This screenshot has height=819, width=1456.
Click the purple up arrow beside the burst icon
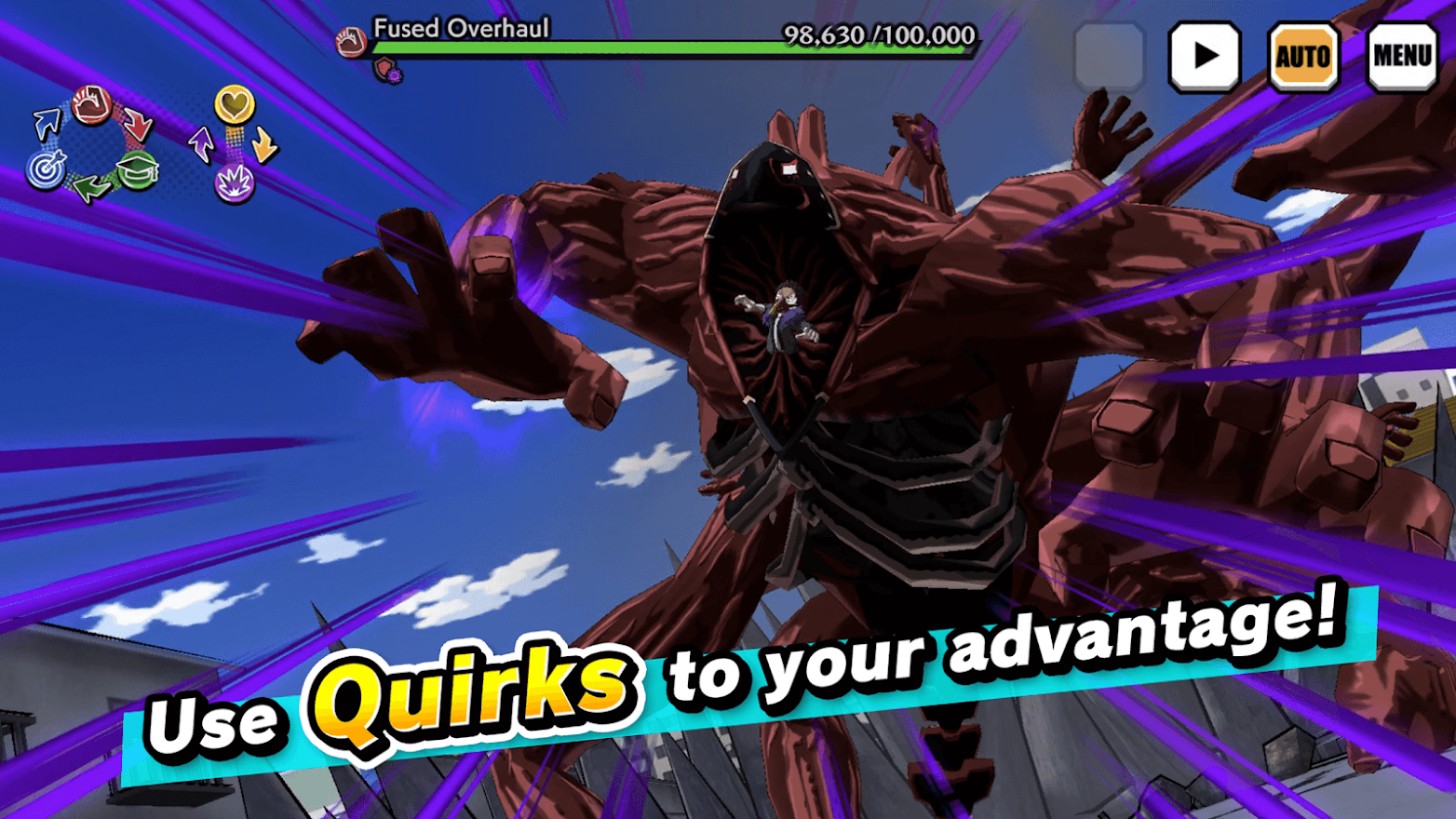click(x=202, y=145)
